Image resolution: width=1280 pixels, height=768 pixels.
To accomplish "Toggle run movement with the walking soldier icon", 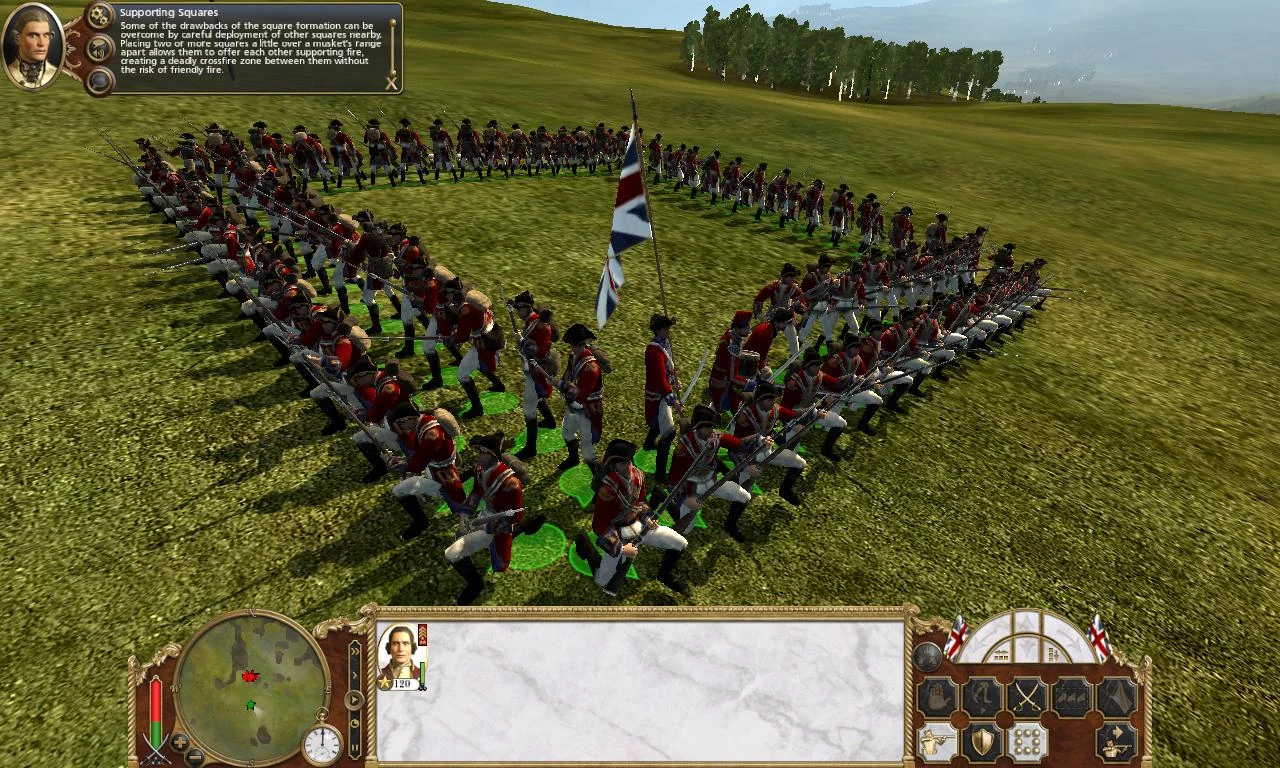I will (x=982, y=696).
